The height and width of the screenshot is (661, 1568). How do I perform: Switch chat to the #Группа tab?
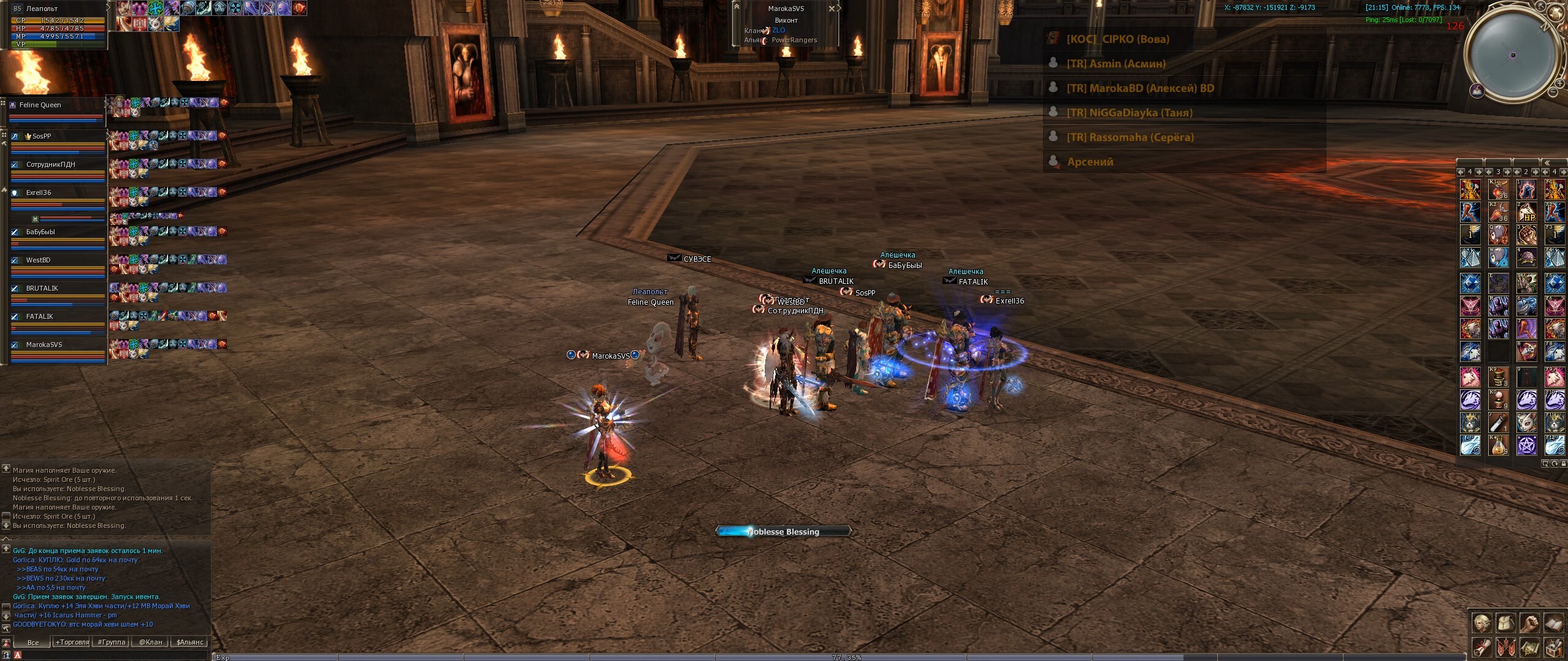[111, 642]
